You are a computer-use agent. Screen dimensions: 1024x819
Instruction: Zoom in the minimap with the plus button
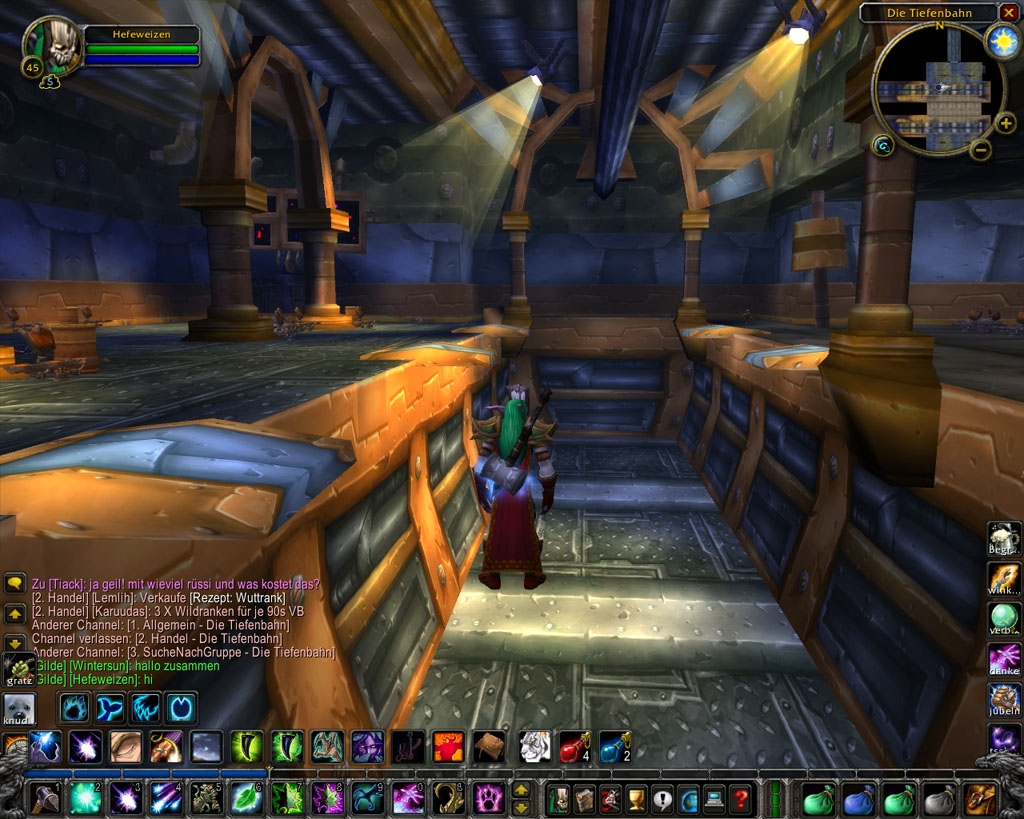tap(1005, 124)
